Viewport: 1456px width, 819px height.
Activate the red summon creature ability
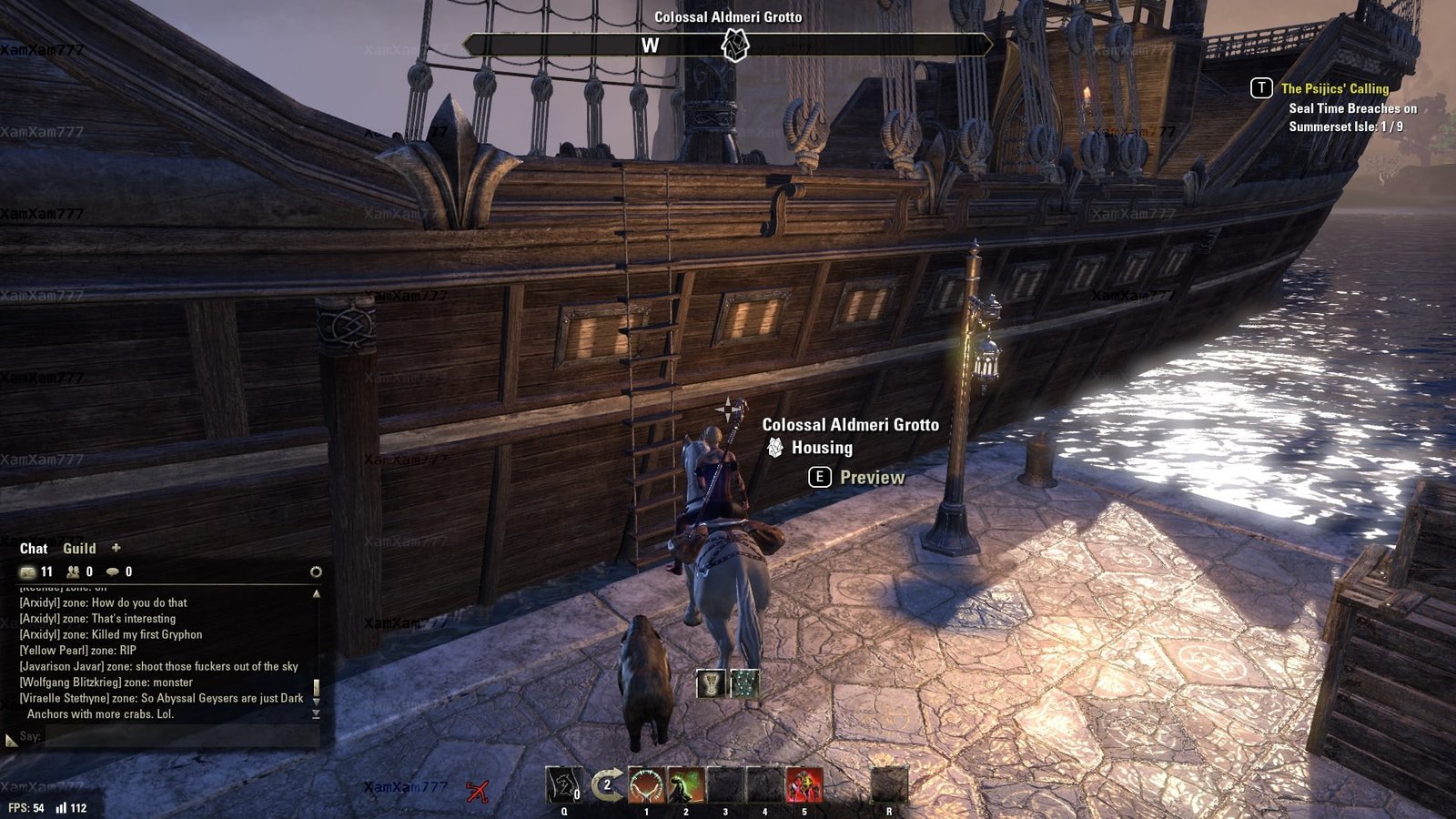coord(804,784)
